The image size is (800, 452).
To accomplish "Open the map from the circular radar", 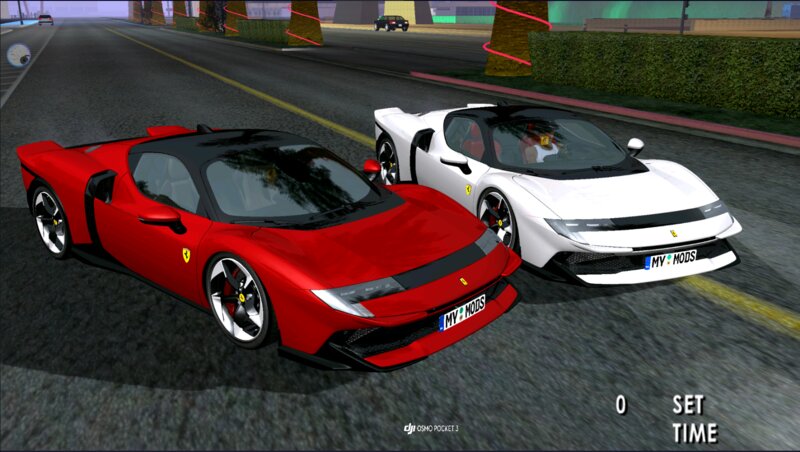I will (18, 54).
